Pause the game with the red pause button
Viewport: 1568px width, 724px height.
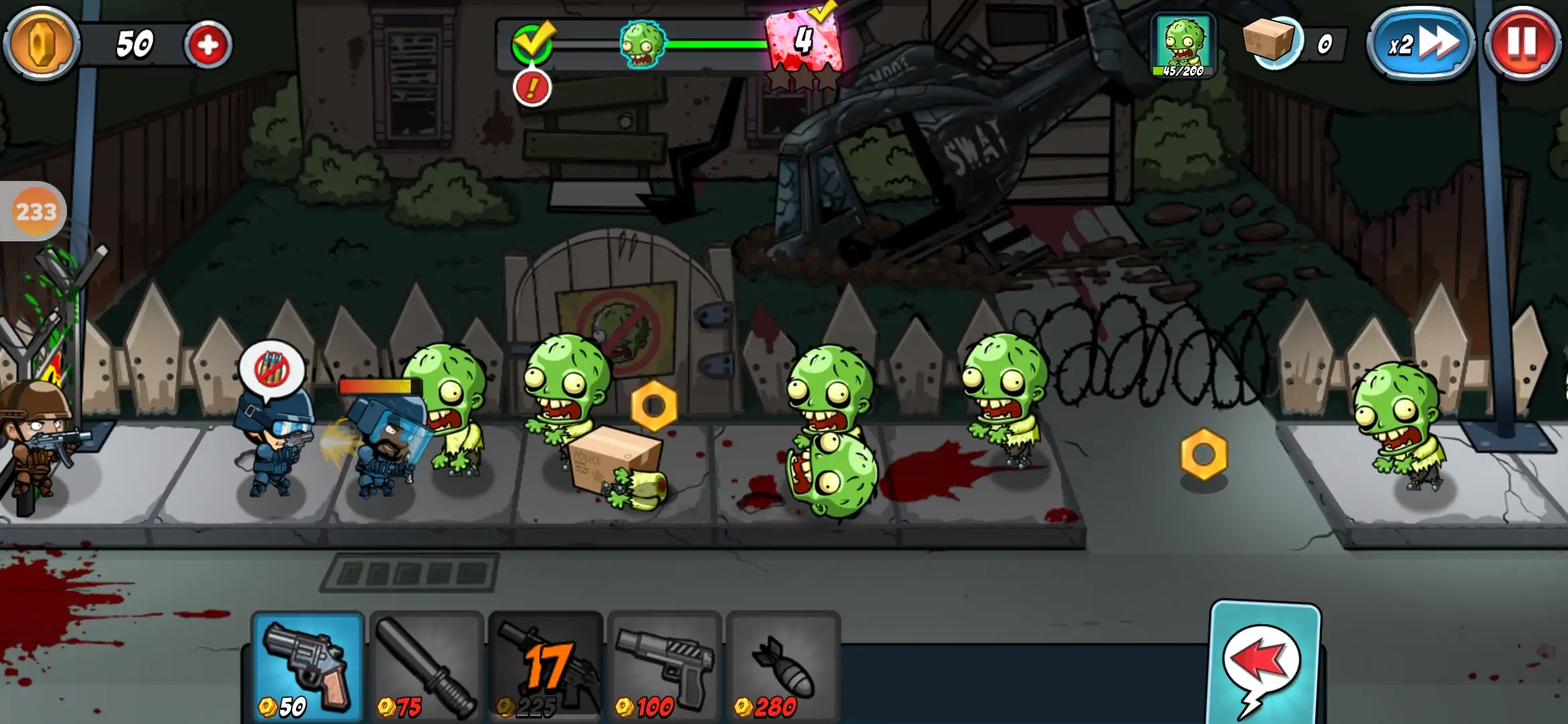1521,44
